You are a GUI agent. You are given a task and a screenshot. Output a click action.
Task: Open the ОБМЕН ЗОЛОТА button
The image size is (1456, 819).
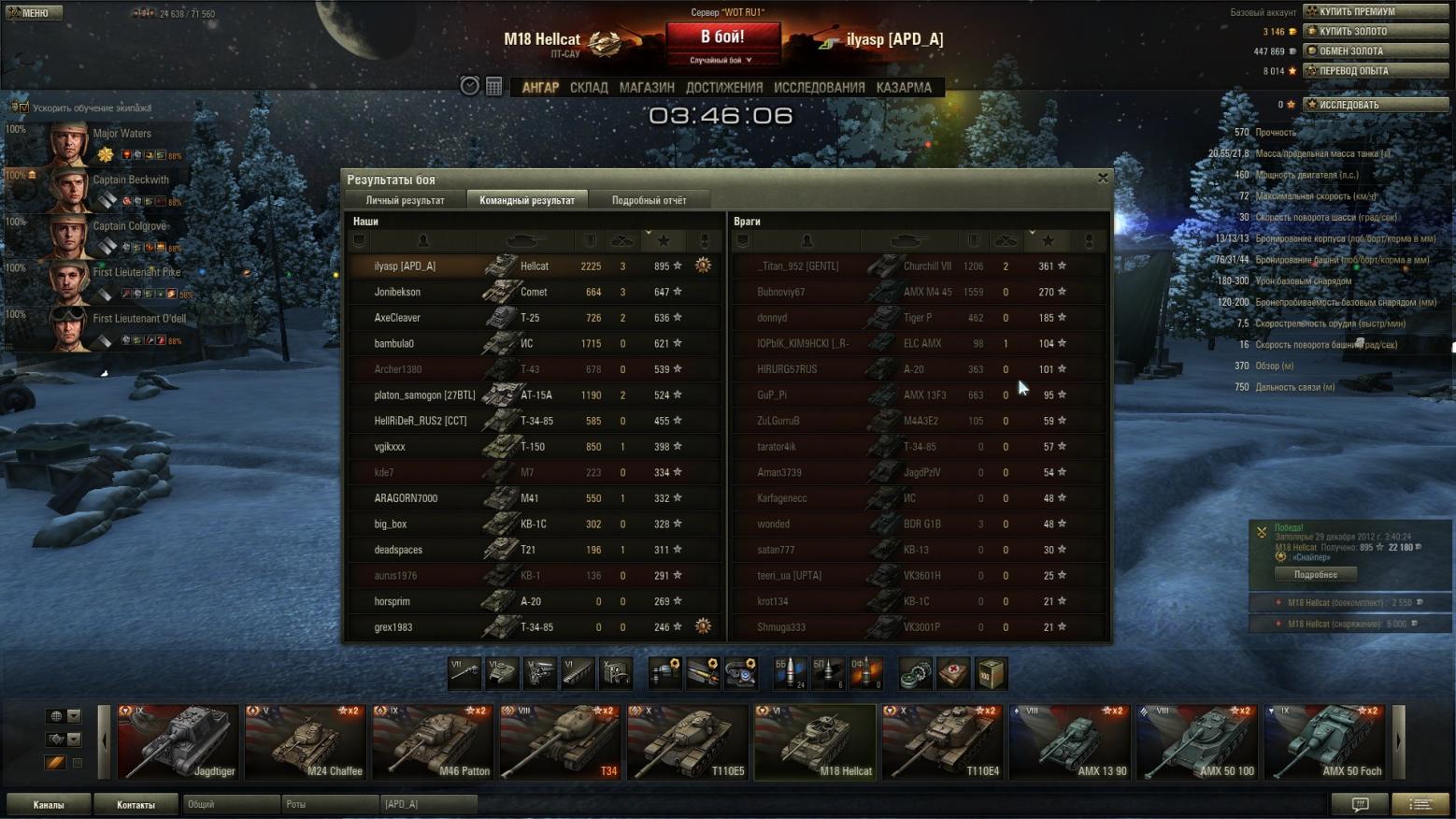pos(1375,50)
